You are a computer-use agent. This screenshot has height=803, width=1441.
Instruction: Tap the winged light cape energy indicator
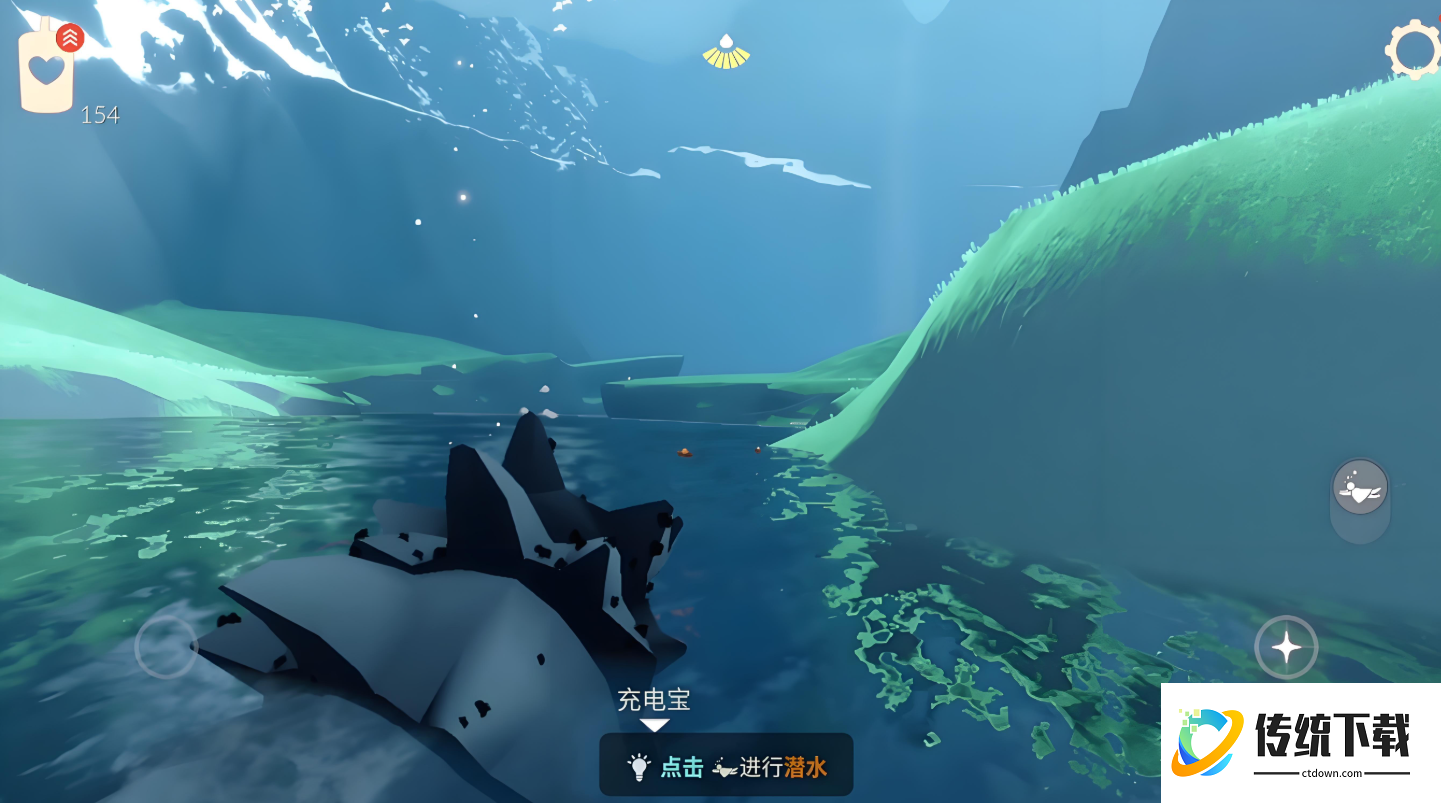pyautogui.click(x=726, y=53)
